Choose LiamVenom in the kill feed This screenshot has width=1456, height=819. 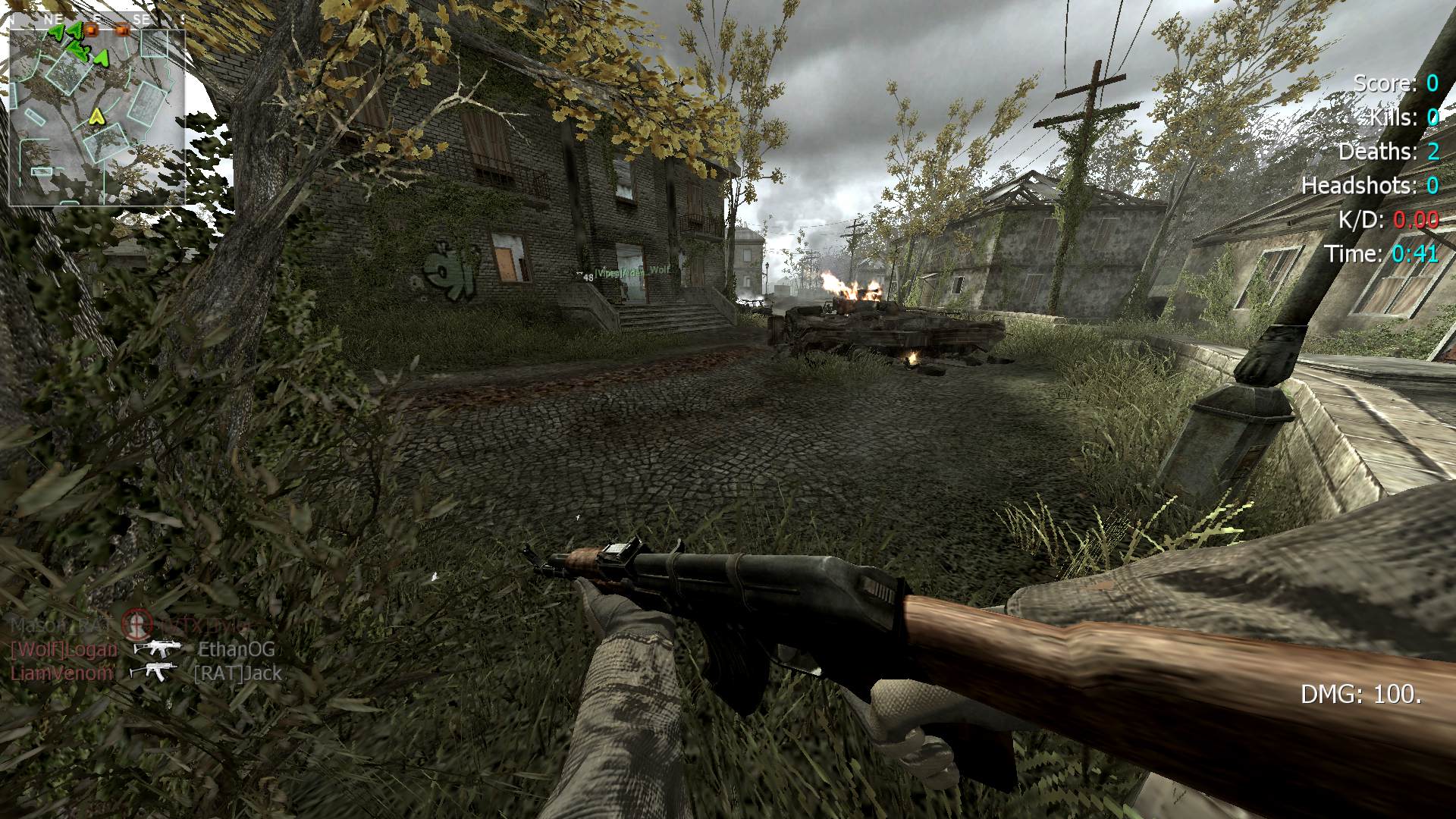point(62,673)
